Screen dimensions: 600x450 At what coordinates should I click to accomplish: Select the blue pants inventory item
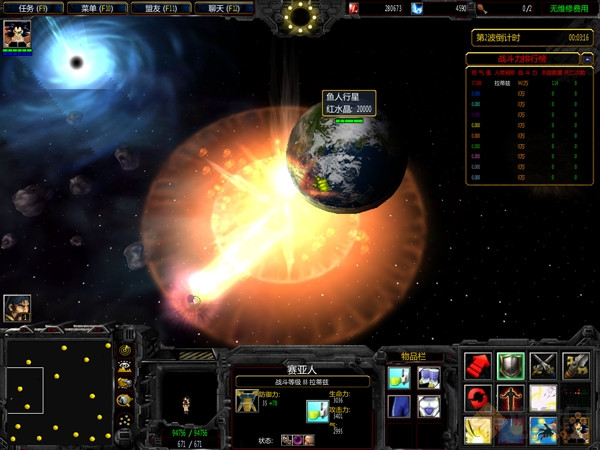click(399, 407)
